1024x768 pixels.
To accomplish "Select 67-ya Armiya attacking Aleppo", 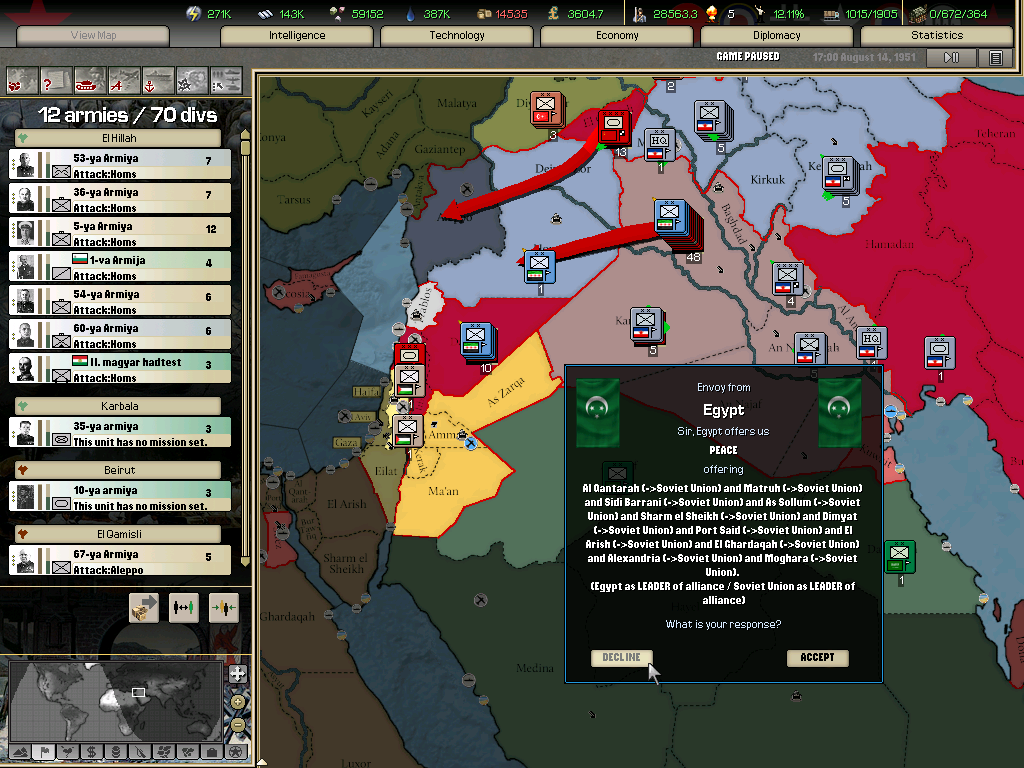I will click(x=120, y=561).
